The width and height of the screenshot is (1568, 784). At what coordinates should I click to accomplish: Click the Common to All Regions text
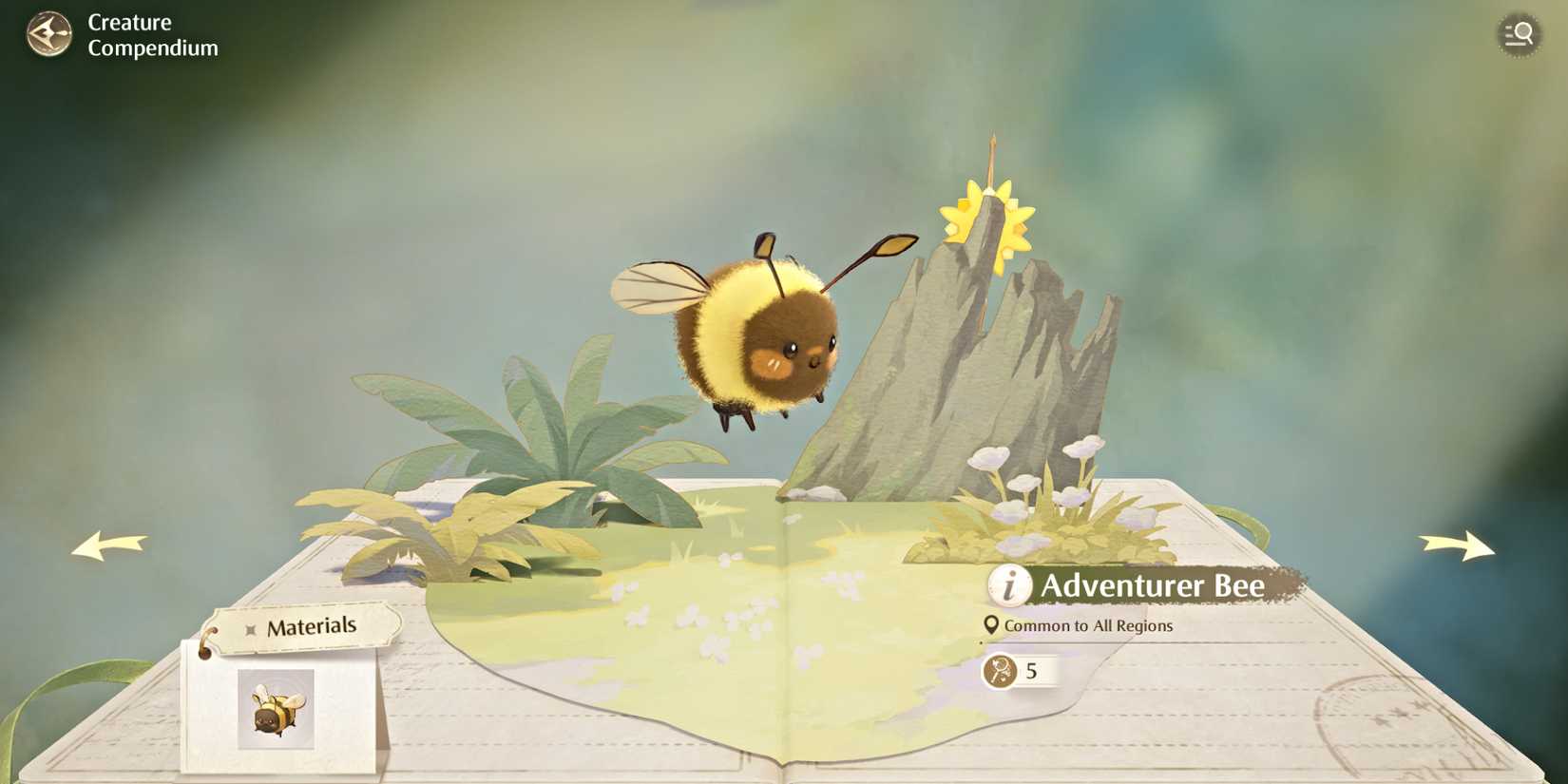pos(1090,625)
